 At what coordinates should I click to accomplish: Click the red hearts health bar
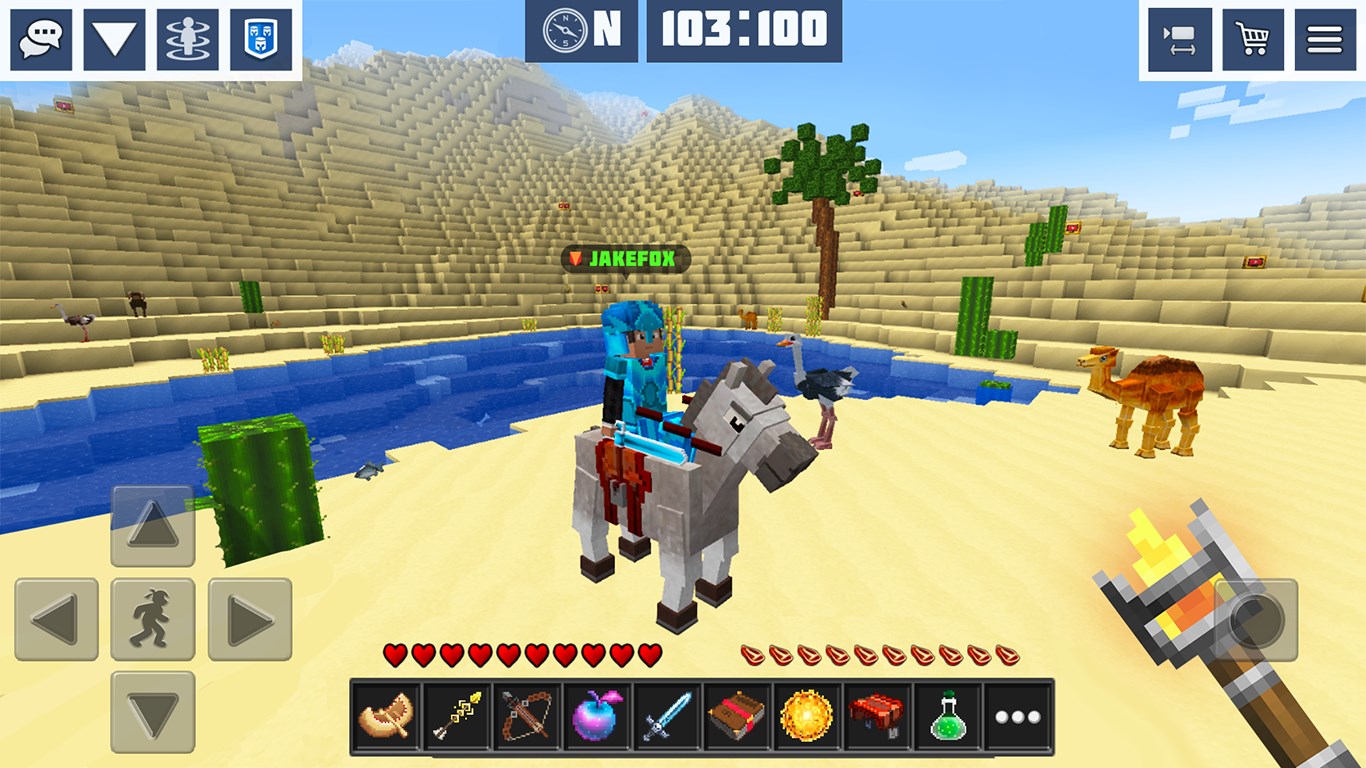point(520,652)
